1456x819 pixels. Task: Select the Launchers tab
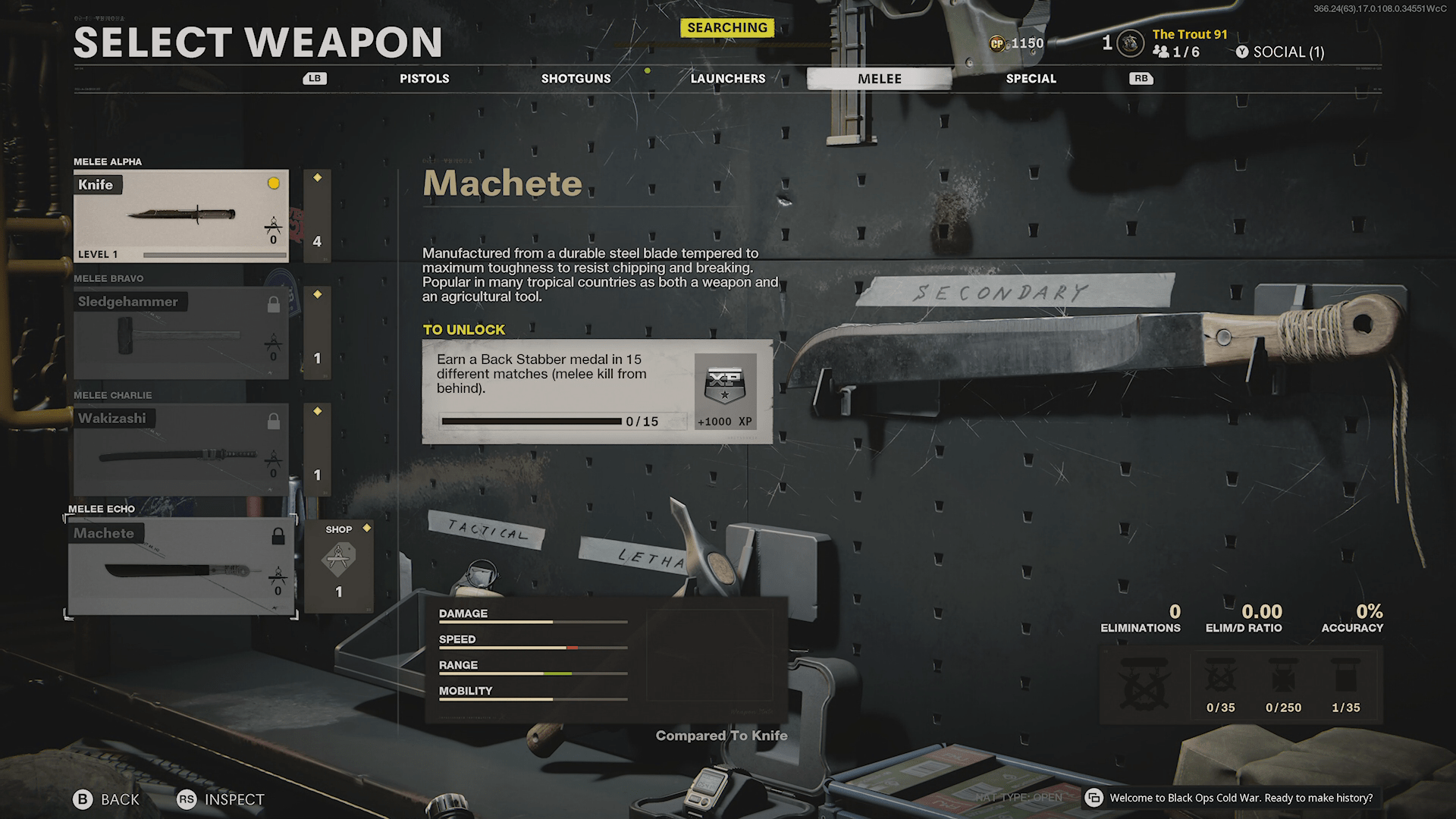(x=727, y=79)
